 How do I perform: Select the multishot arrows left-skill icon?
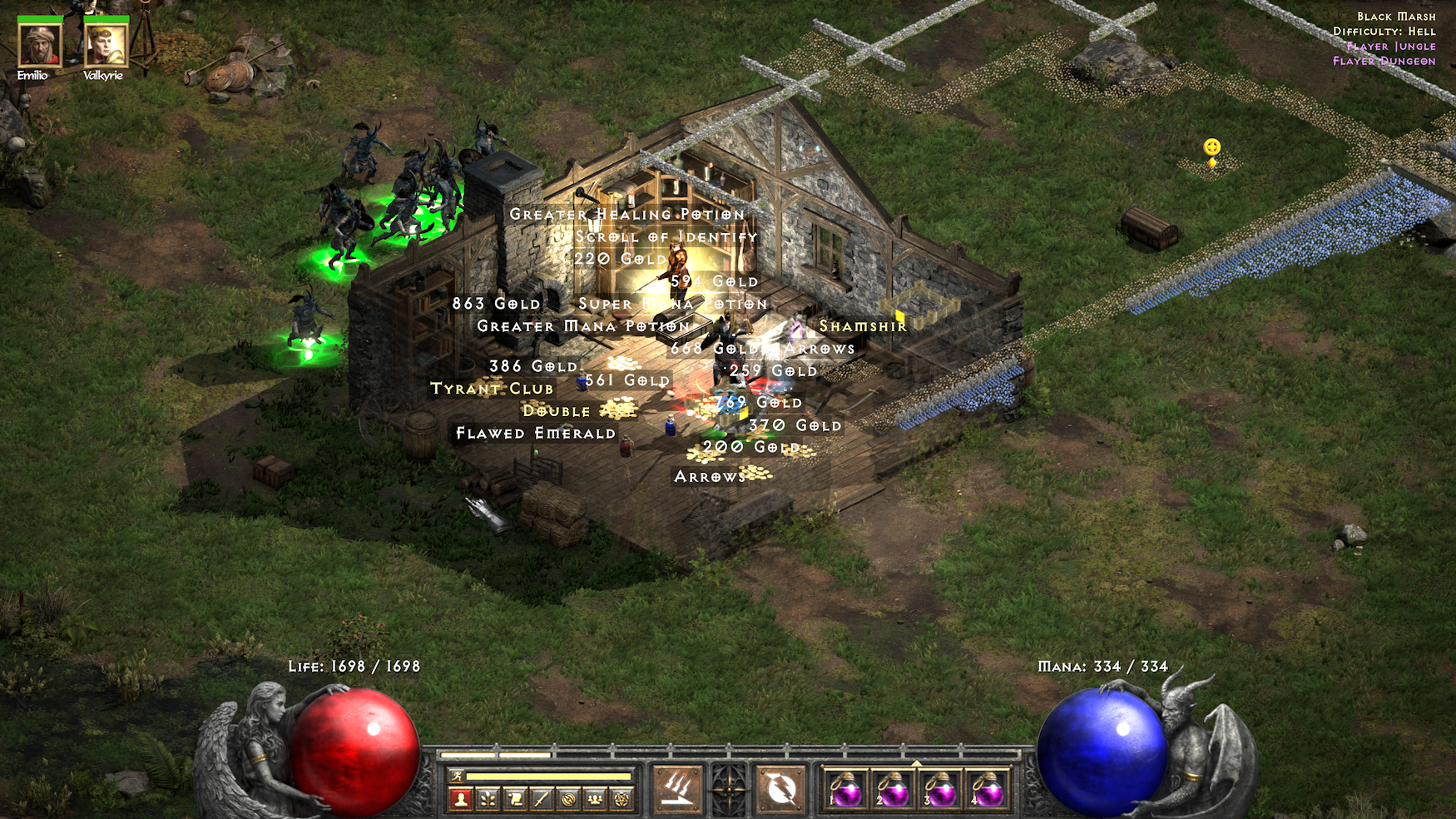[678, 788]
